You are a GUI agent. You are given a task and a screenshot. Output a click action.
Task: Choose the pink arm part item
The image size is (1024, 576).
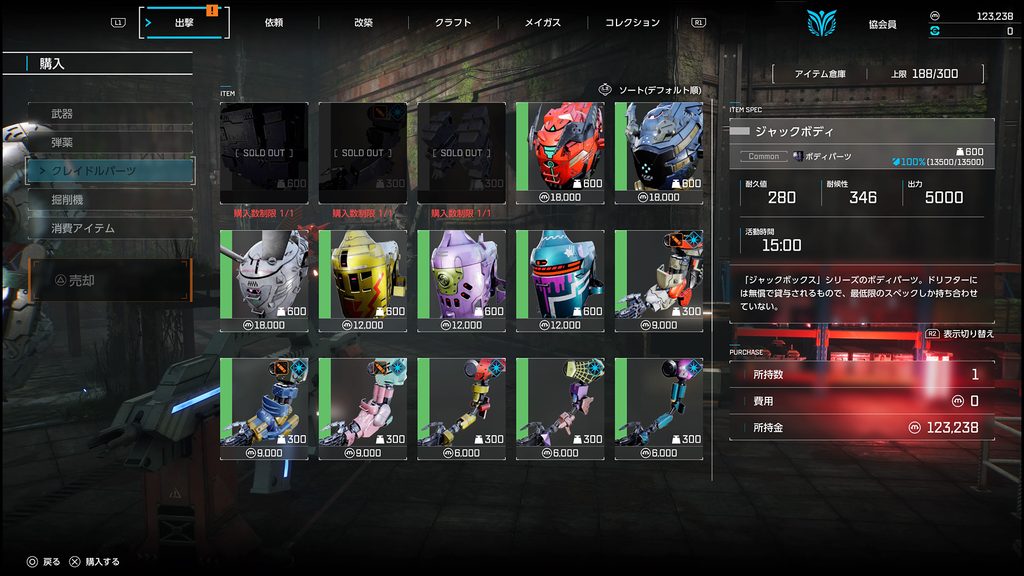[x=363, y=409]
